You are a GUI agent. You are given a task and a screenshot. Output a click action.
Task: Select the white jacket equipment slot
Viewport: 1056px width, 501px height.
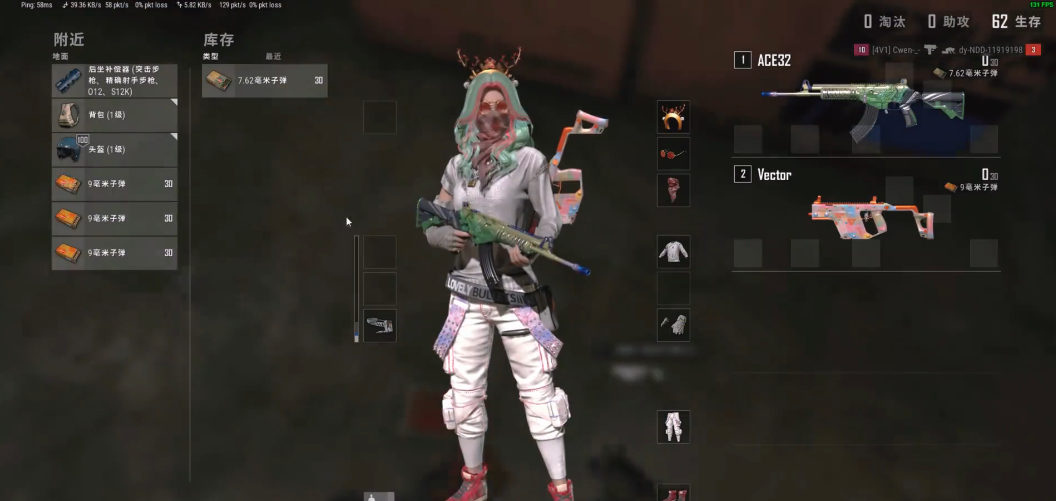673,252
